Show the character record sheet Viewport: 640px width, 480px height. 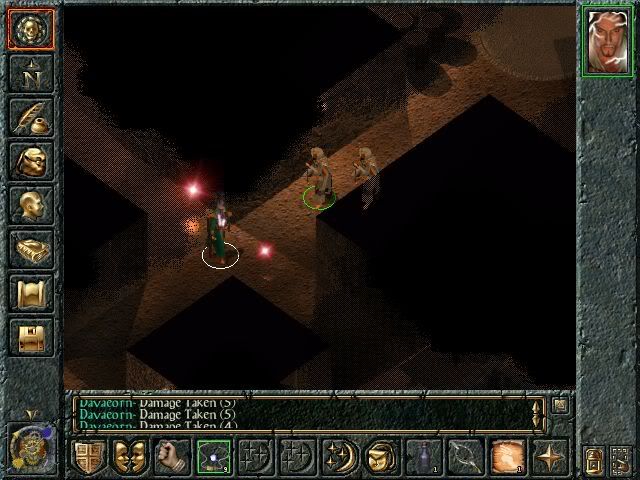(30, 204)
